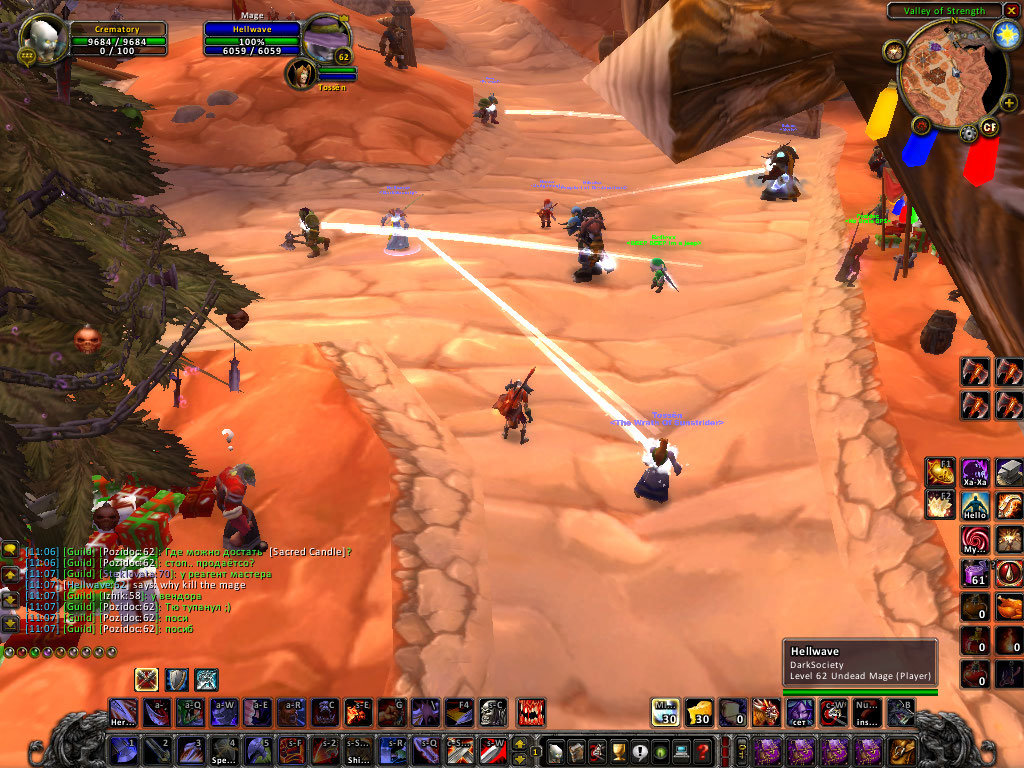This screenshot has height=768, width=1024.
Task: Trigger the Xa-Xa macro icon
Action: pos(975,472)
